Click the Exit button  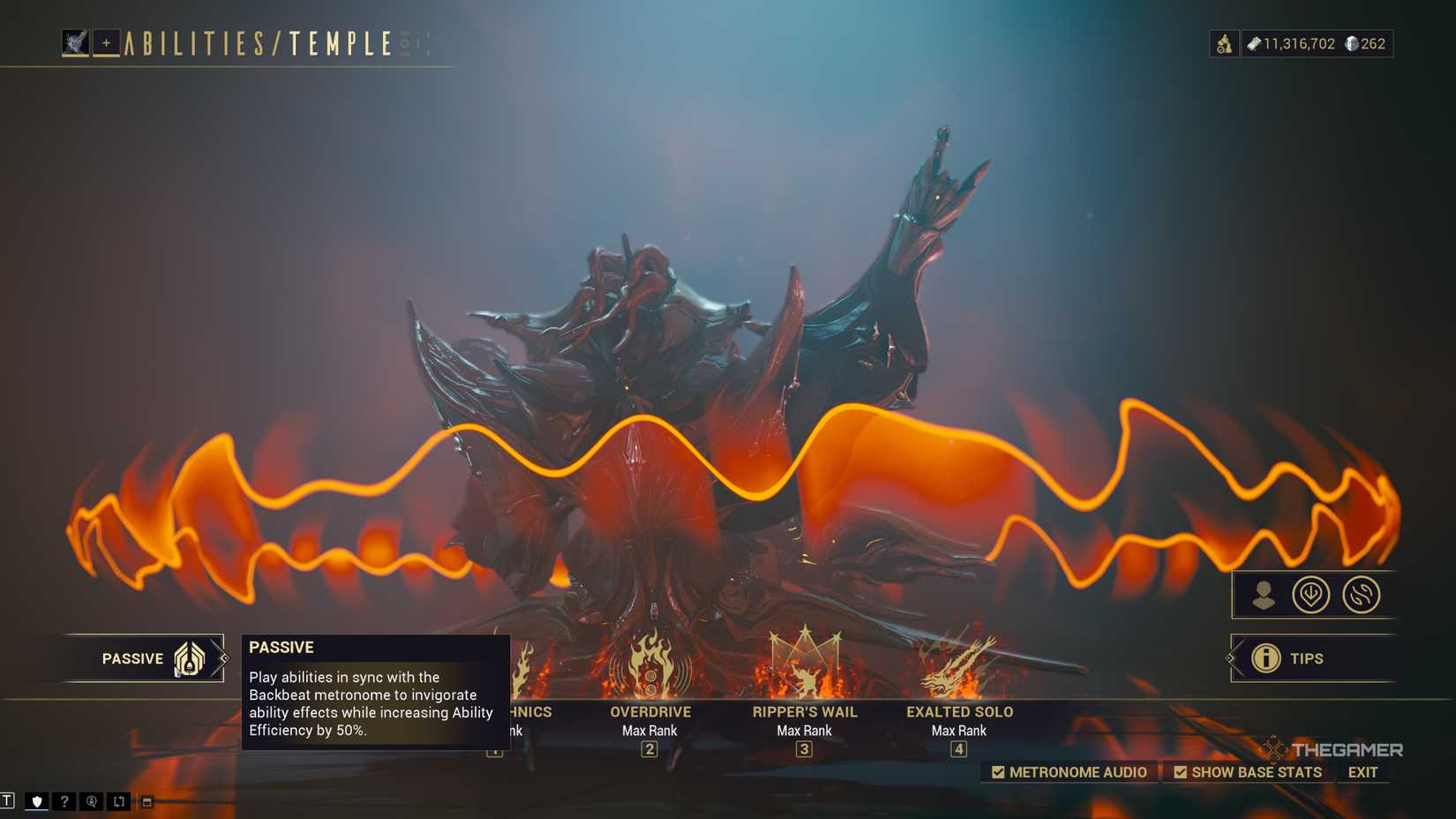coord(1362,771)
